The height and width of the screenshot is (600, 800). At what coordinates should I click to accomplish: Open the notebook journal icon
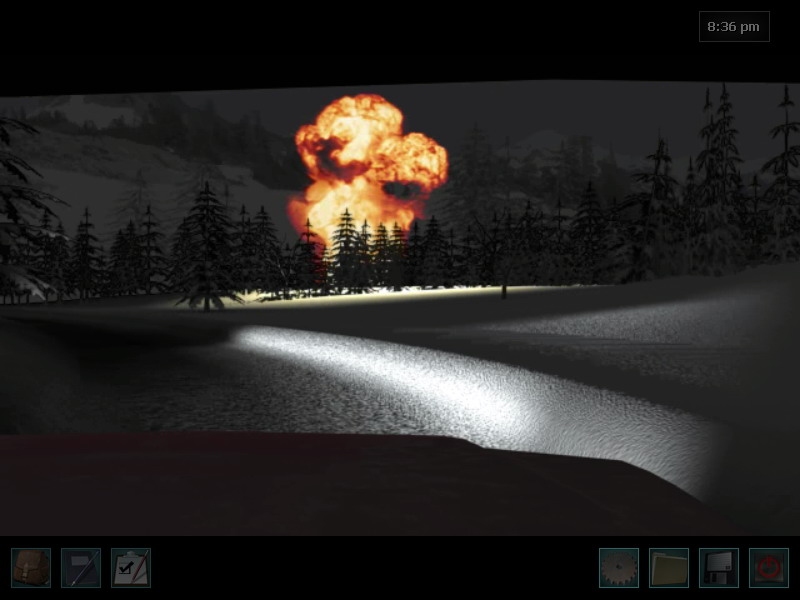tap(81, 567)
